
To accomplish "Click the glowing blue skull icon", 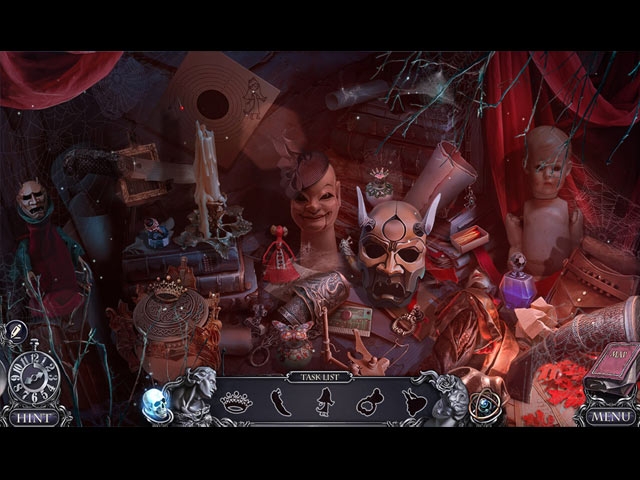I will point(153,402).
